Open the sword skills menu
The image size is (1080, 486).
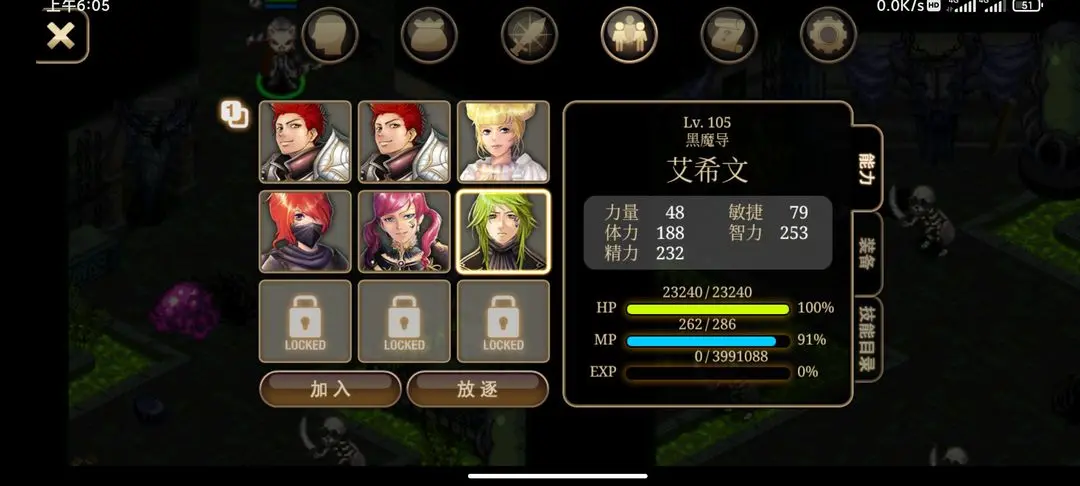pyautogui.click(x=529, y=36)
